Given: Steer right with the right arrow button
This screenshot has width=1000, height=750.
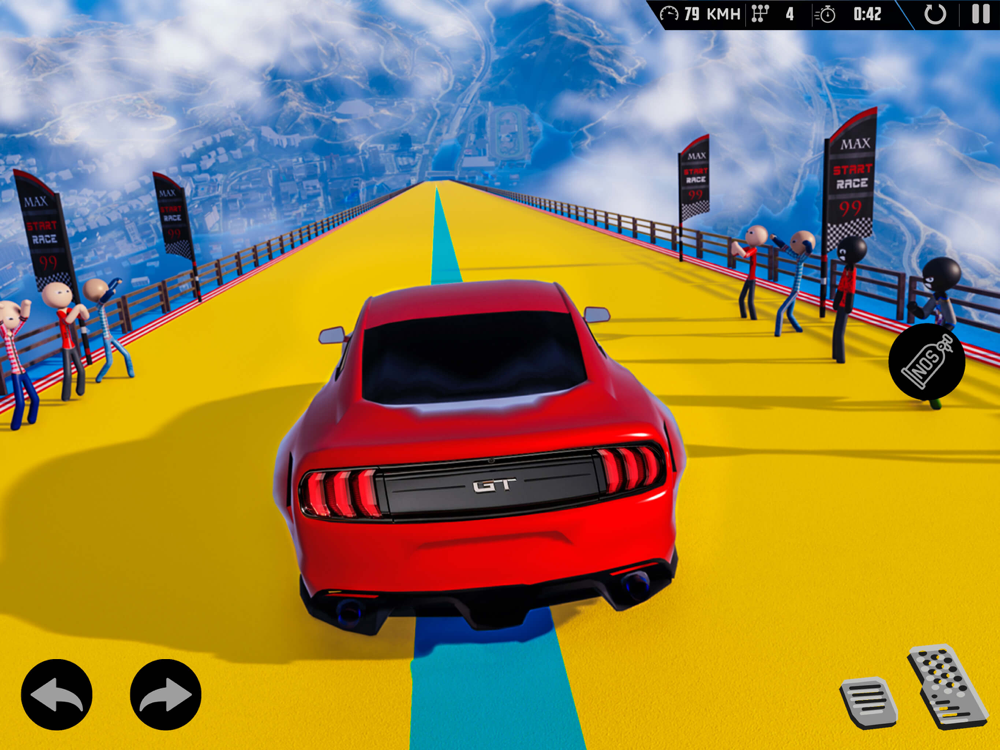Looking at the screenshot, I should [x=166, y=694].
